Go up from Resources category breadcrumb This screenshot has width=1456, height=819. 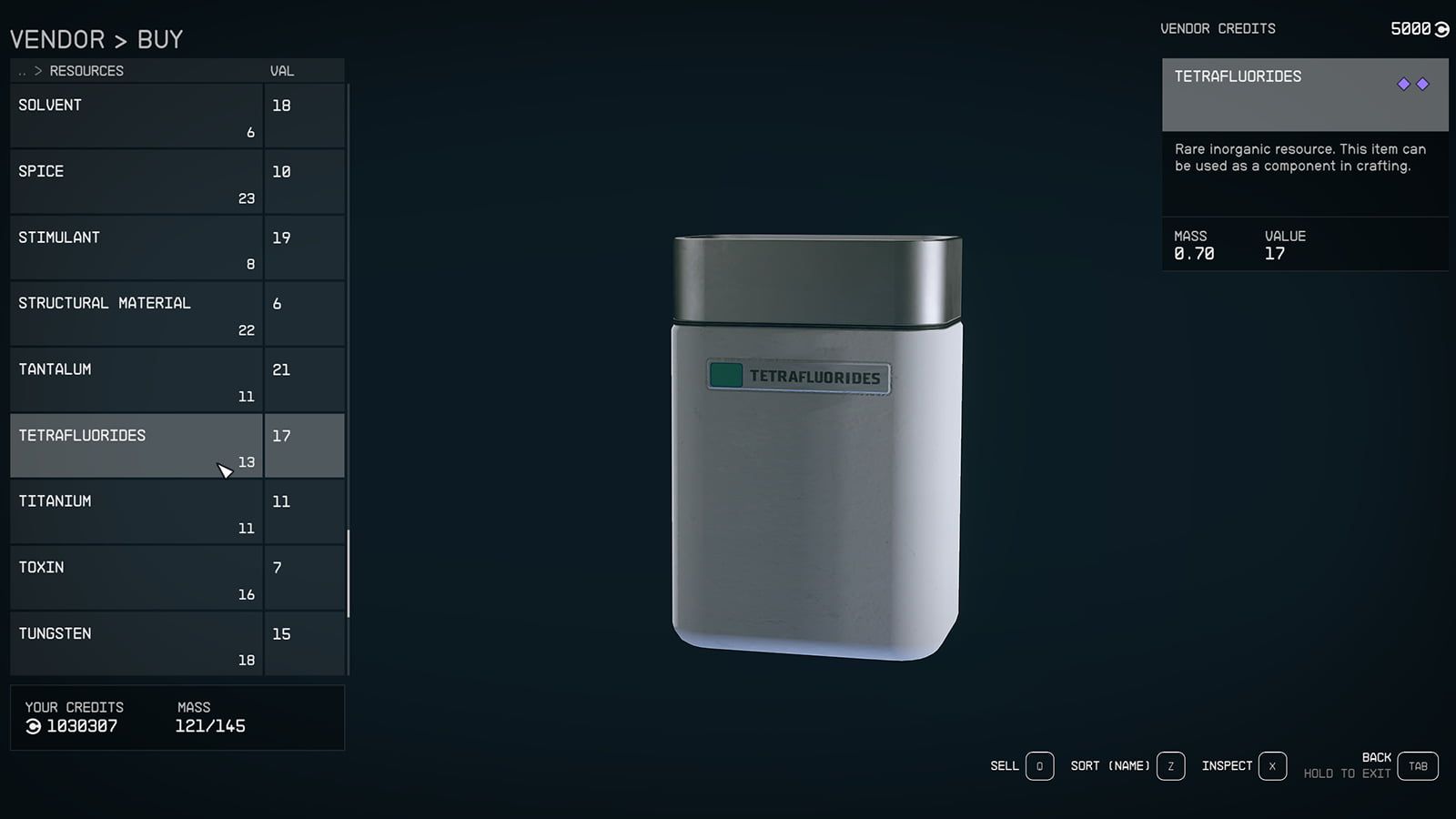pyautogui.click(x=23, y=71)
